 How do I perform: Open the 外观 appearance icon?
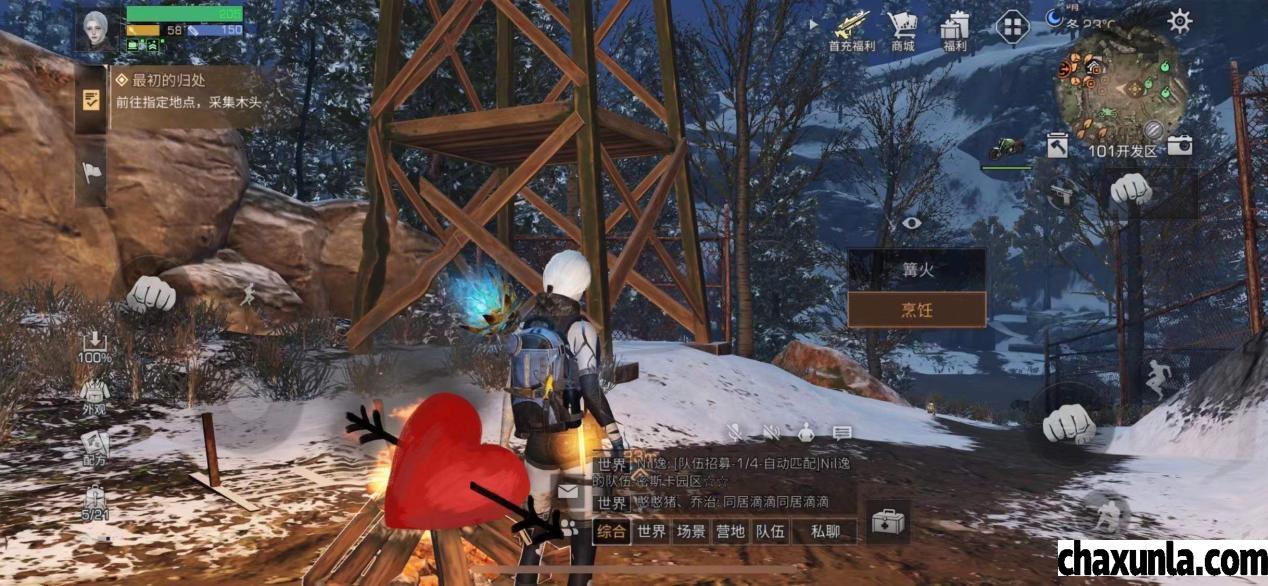(95, 395)
